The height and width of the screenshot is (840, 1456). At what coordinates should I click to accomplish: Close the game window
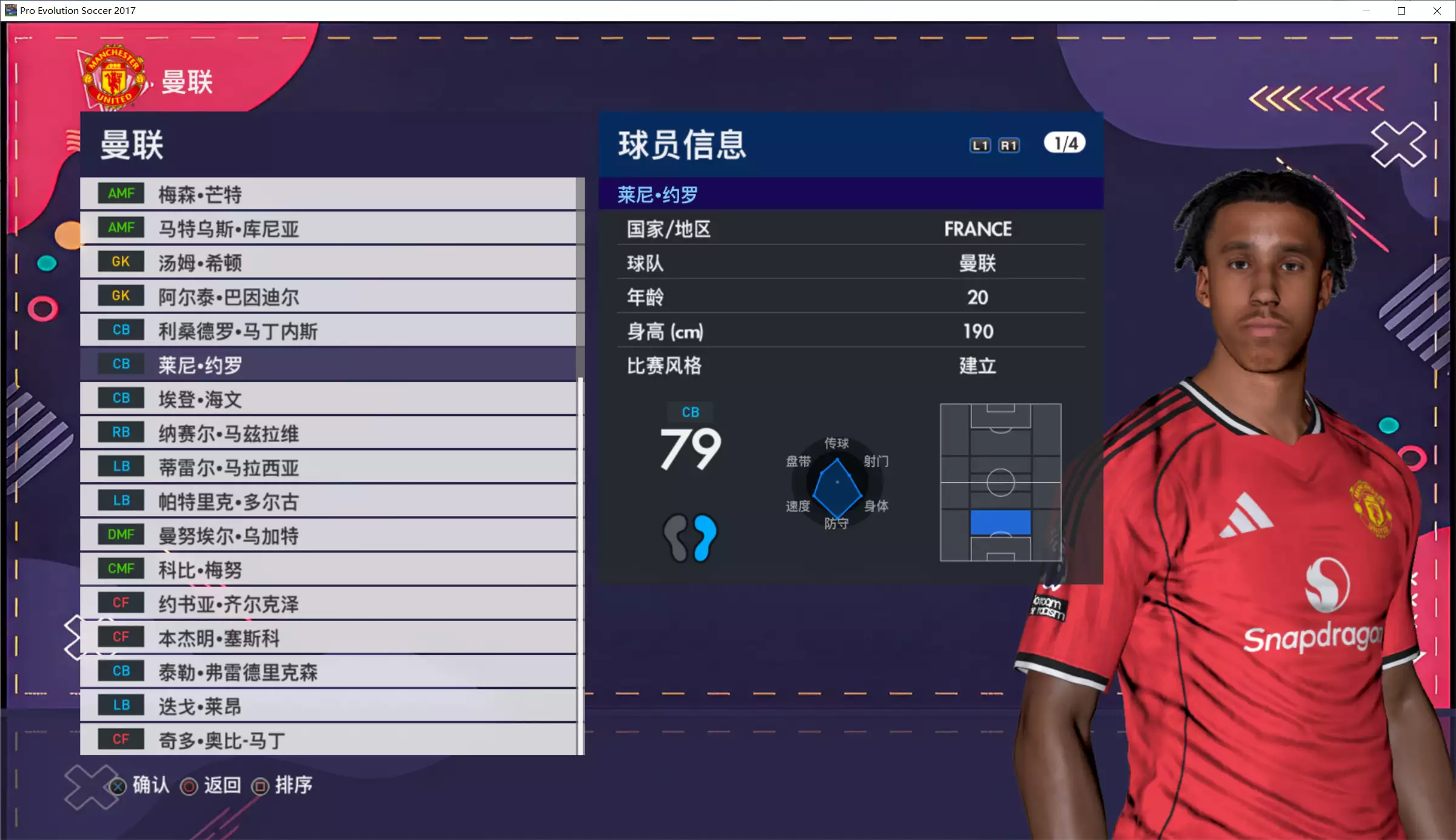(x=1437, y=11)
